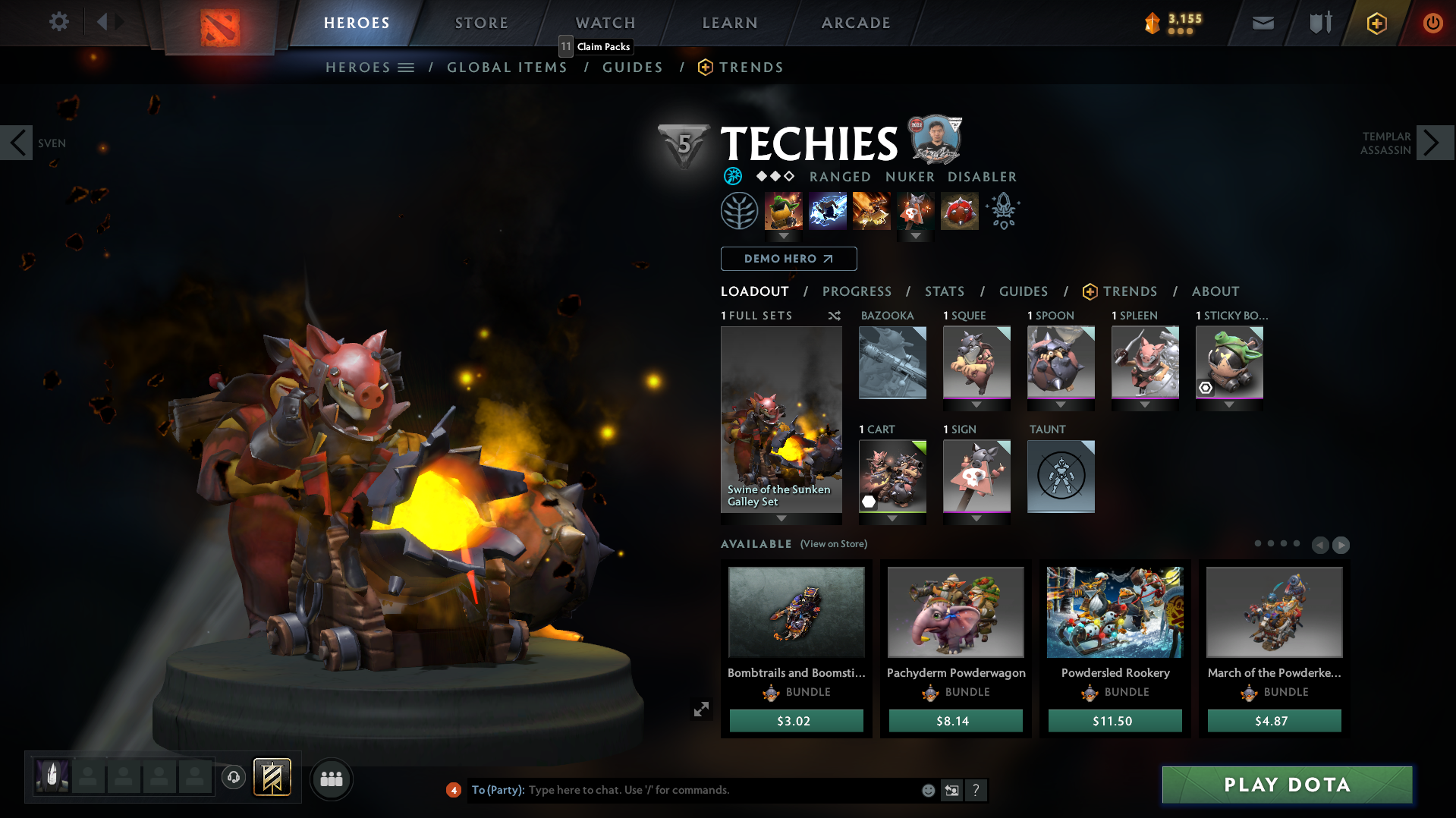1456x818 pixels.
Task: Click the Demo Hero button
Action: point(788,259)
